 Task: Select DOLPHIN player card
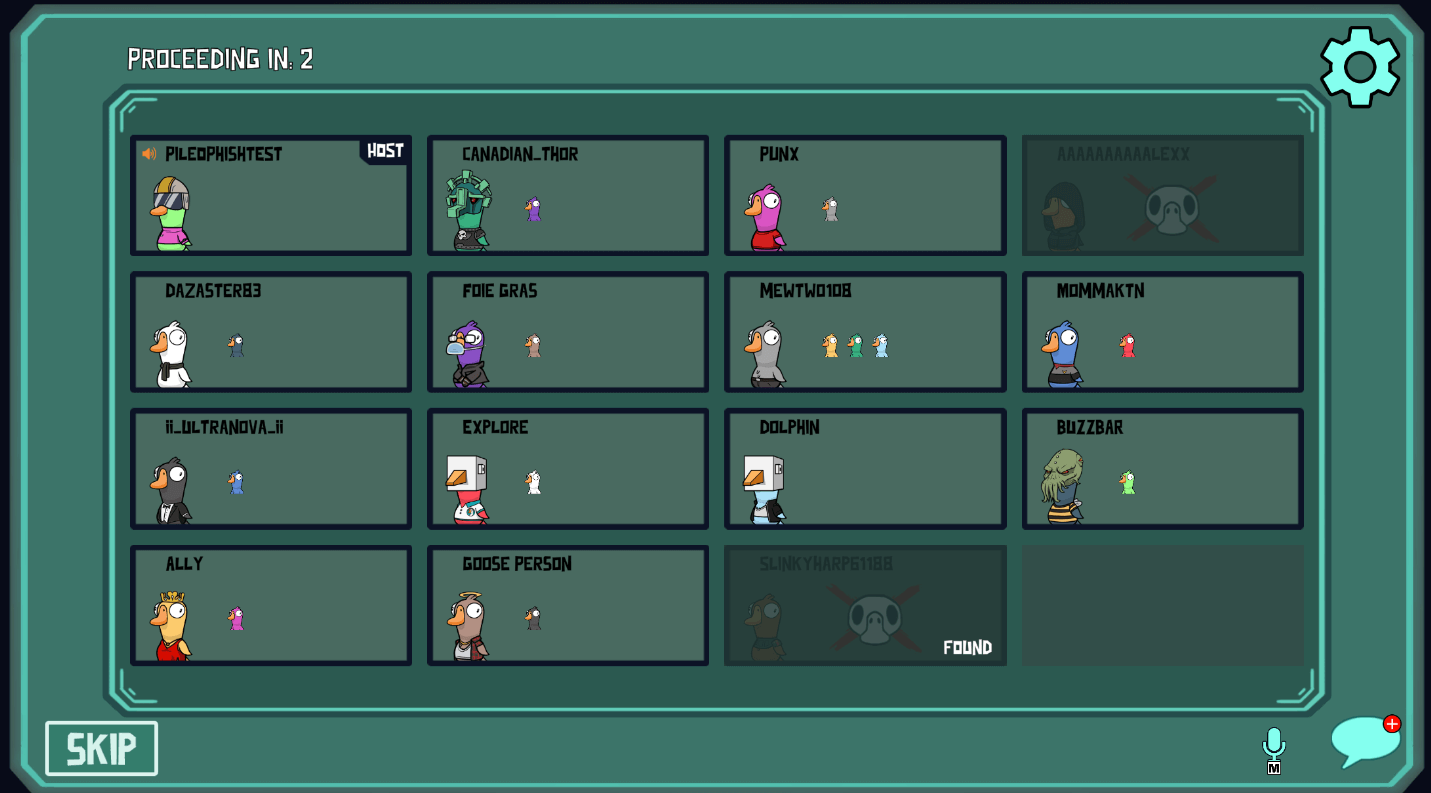[x=865, y=469]
